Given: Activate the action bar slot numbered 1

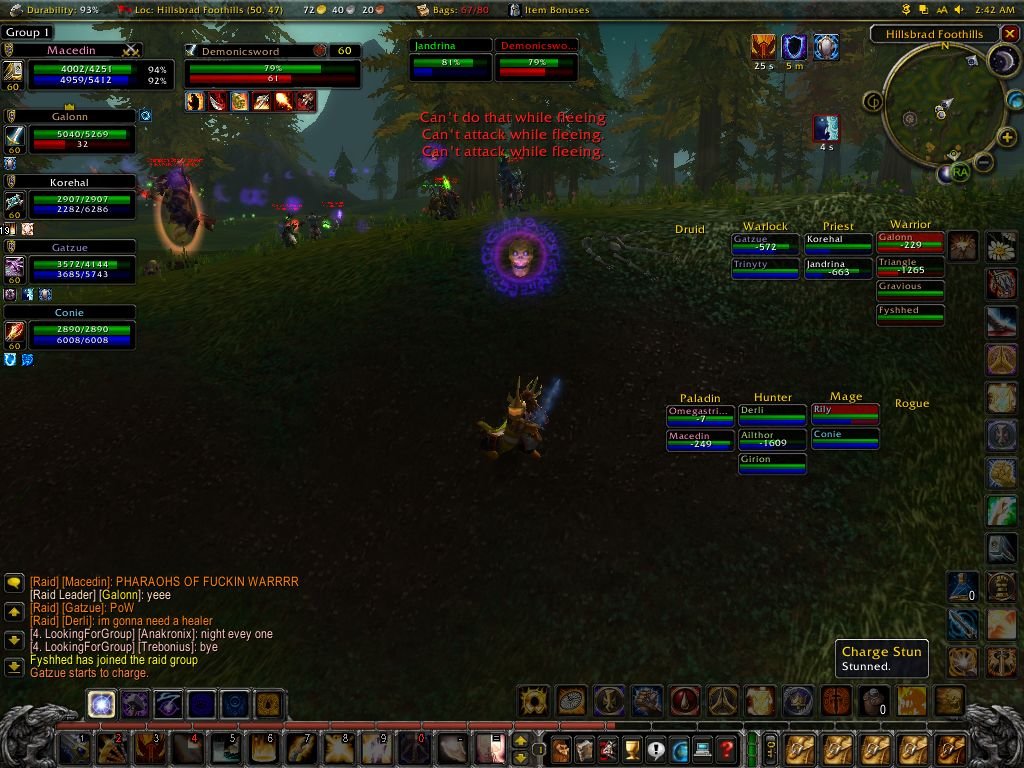Looking at the screenshot, I should point(74,748).
